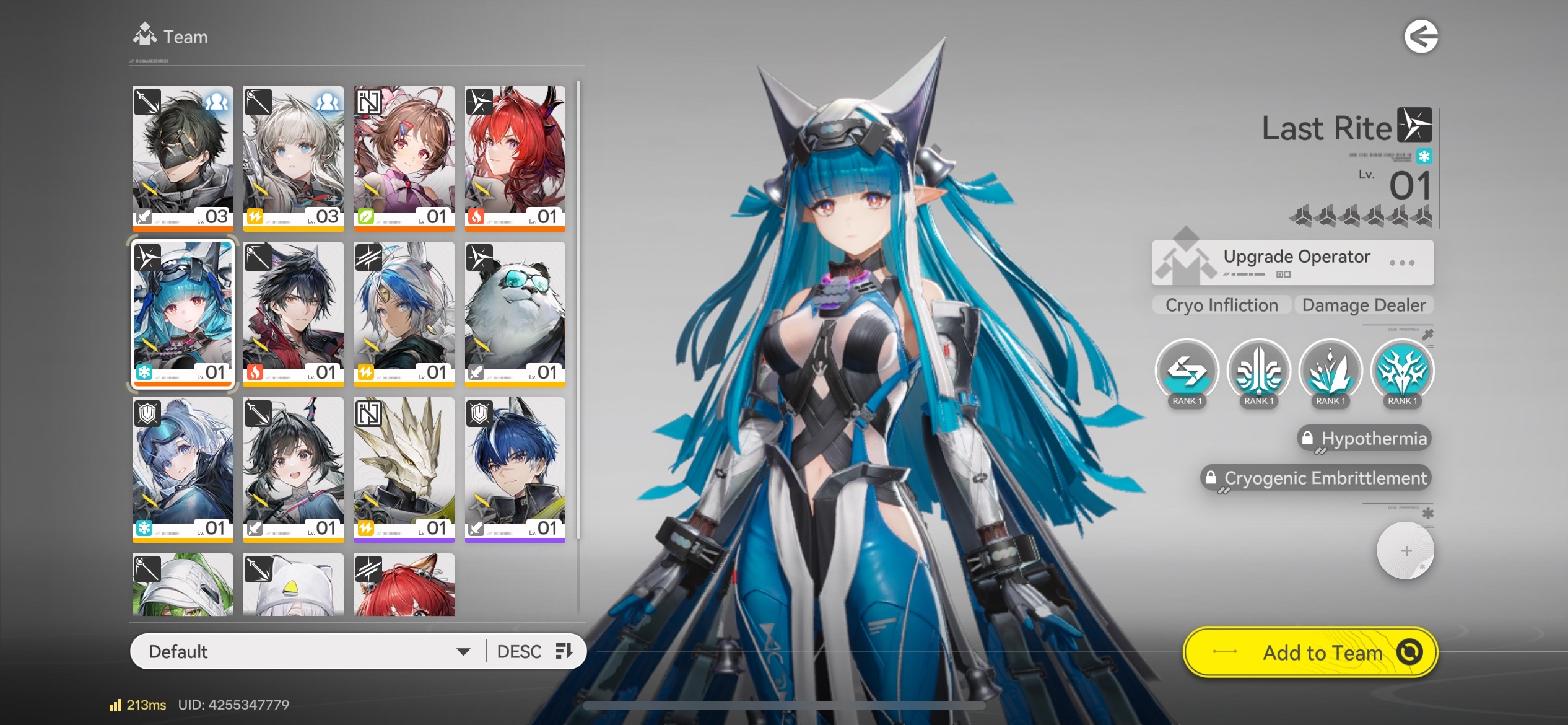Go back using the arrow button
Image resolution: width=1568 pixels, height=725 pixels.
click(1421, 37)
